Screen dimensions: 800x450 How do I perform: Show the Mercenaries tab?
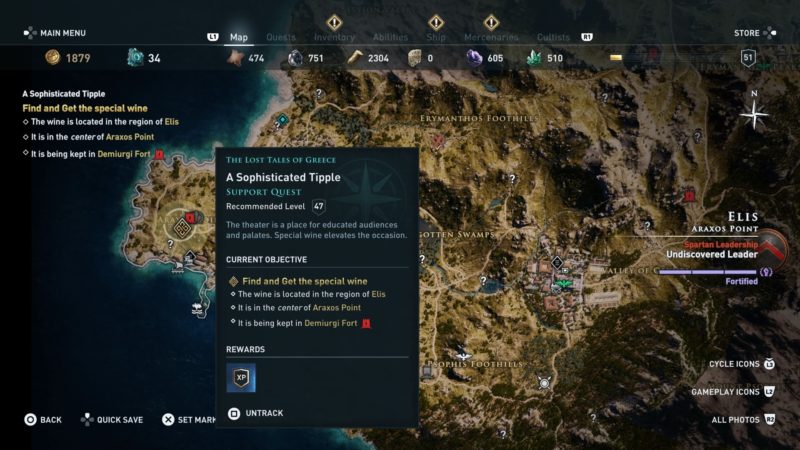click(x=491, y=38)
